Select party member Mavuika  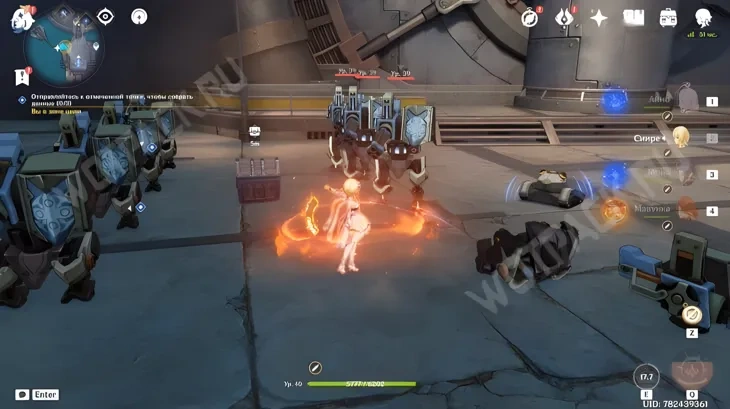pyautogui.click(x=686, y=210)
